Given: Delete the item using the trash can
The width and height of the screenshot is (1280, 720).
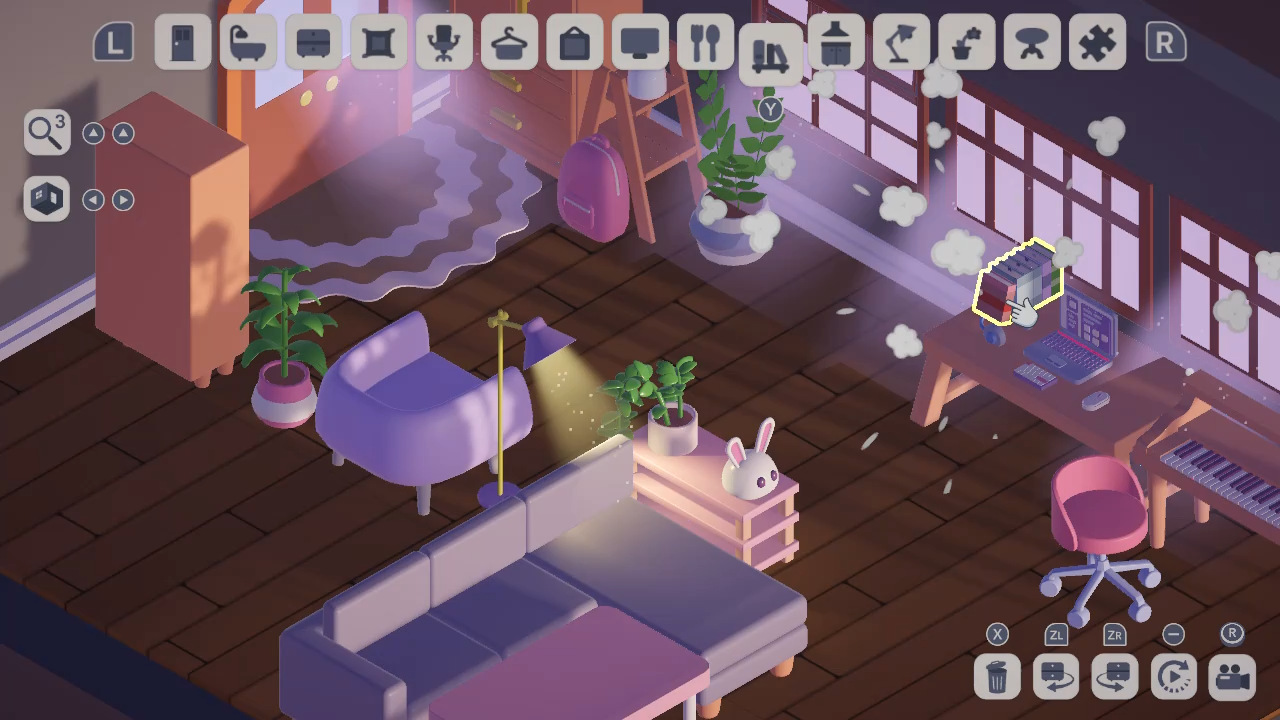Looking at the screenshot, I should pos(996,677).
